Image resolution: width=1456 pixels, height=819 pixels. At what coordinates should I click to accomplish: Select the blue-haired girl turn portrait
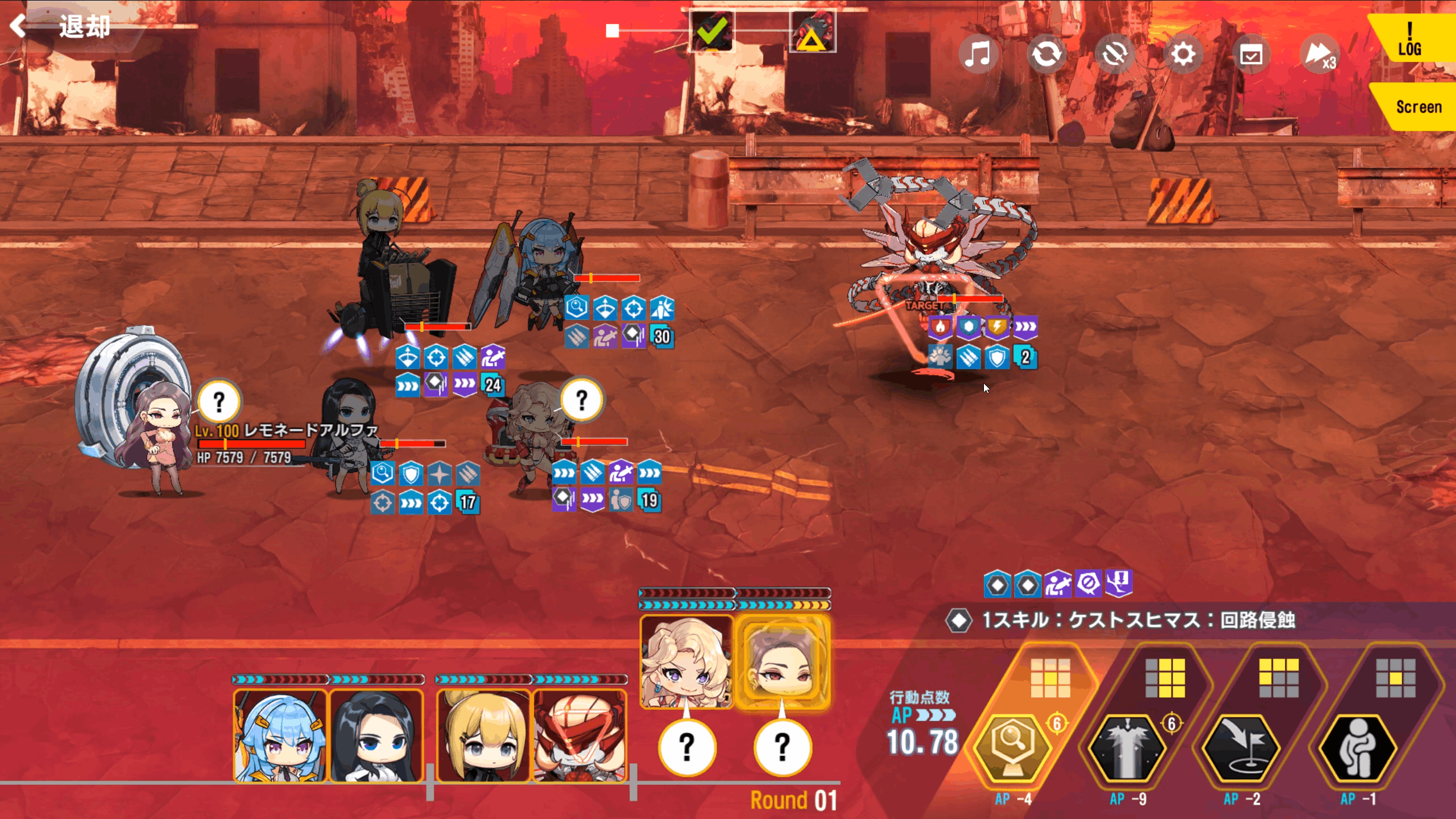point(280,736)
